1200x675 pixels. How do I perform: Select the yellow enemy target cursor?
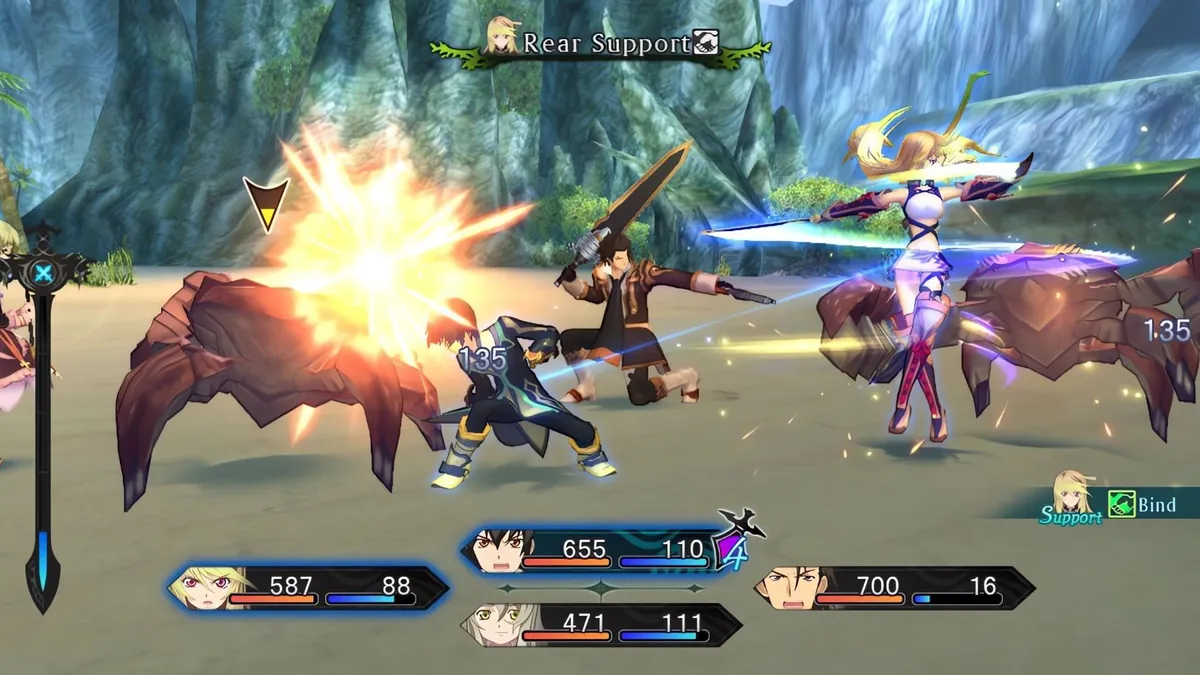point(266,203)
